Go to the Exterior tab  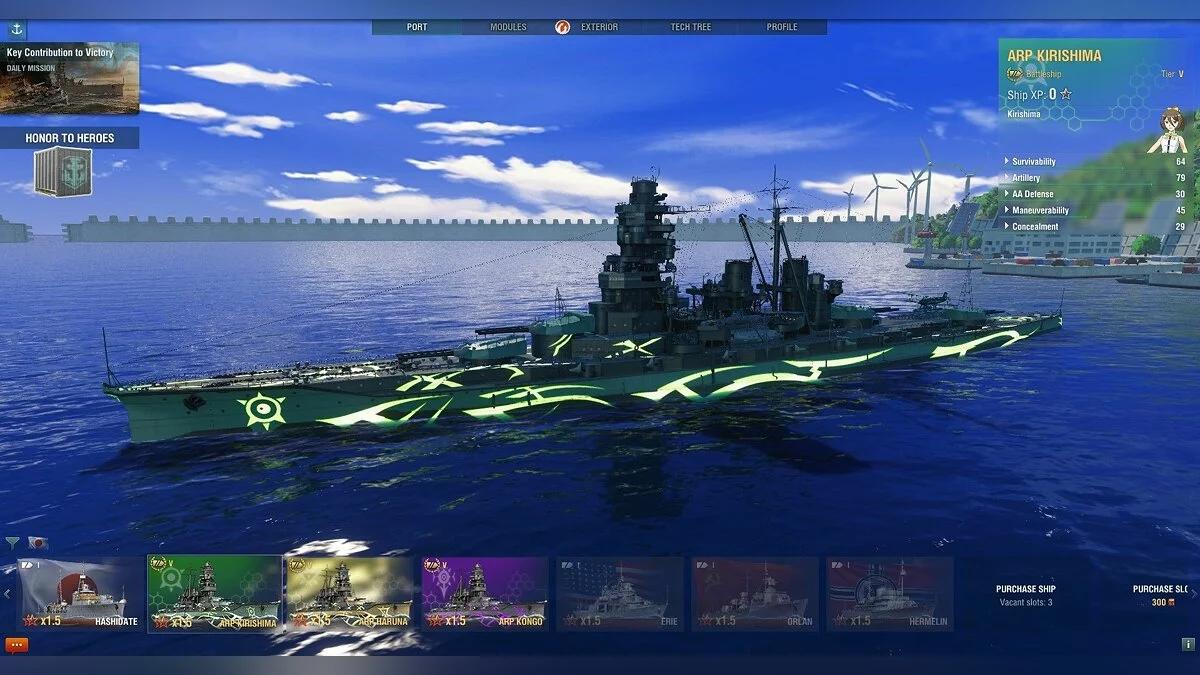[x=599, y=27]
